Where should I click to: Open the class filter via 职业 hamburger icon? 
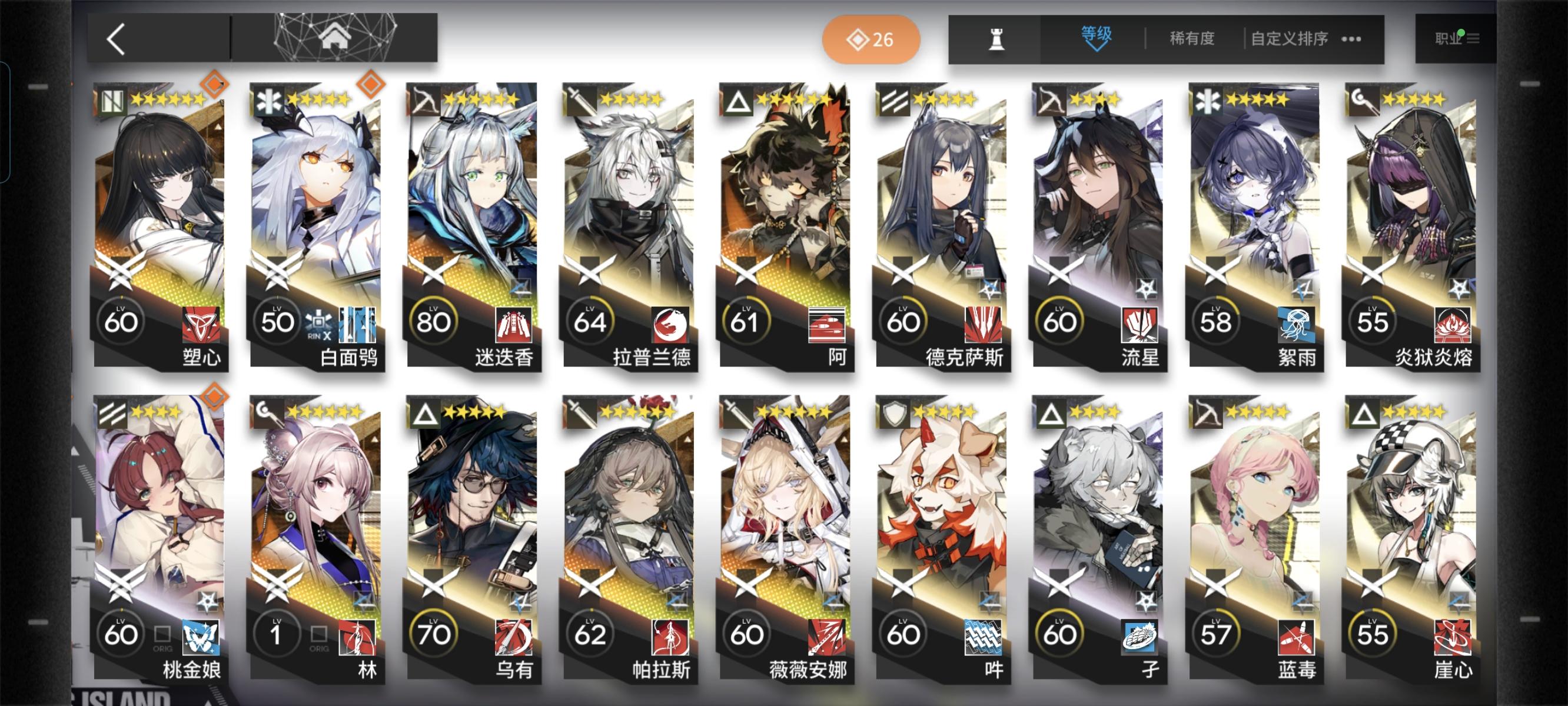pyautogui.click(x=1473, y=38)
